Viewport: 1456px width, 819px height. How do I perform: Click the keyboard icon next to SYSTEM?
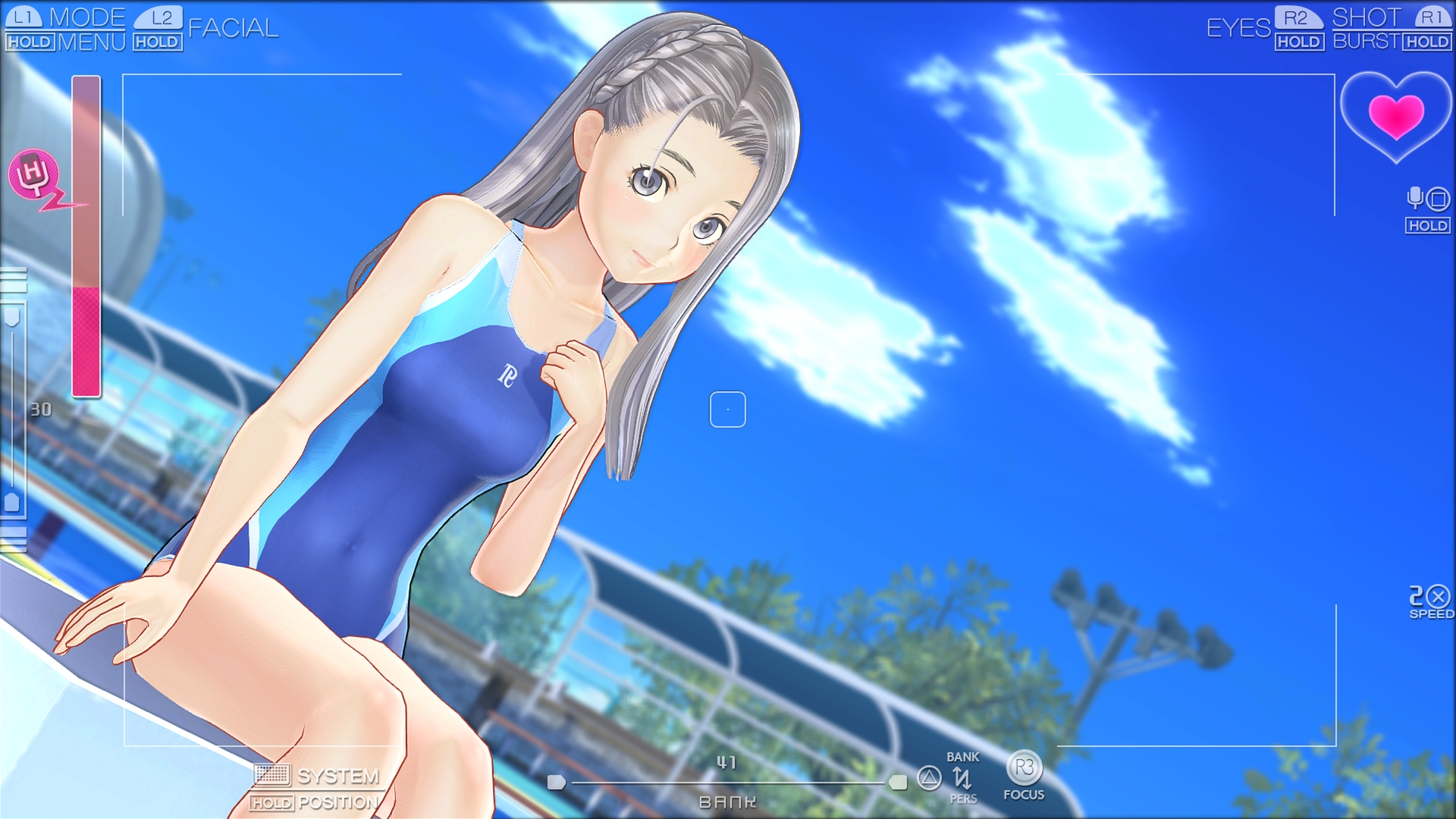pos(273,776)
